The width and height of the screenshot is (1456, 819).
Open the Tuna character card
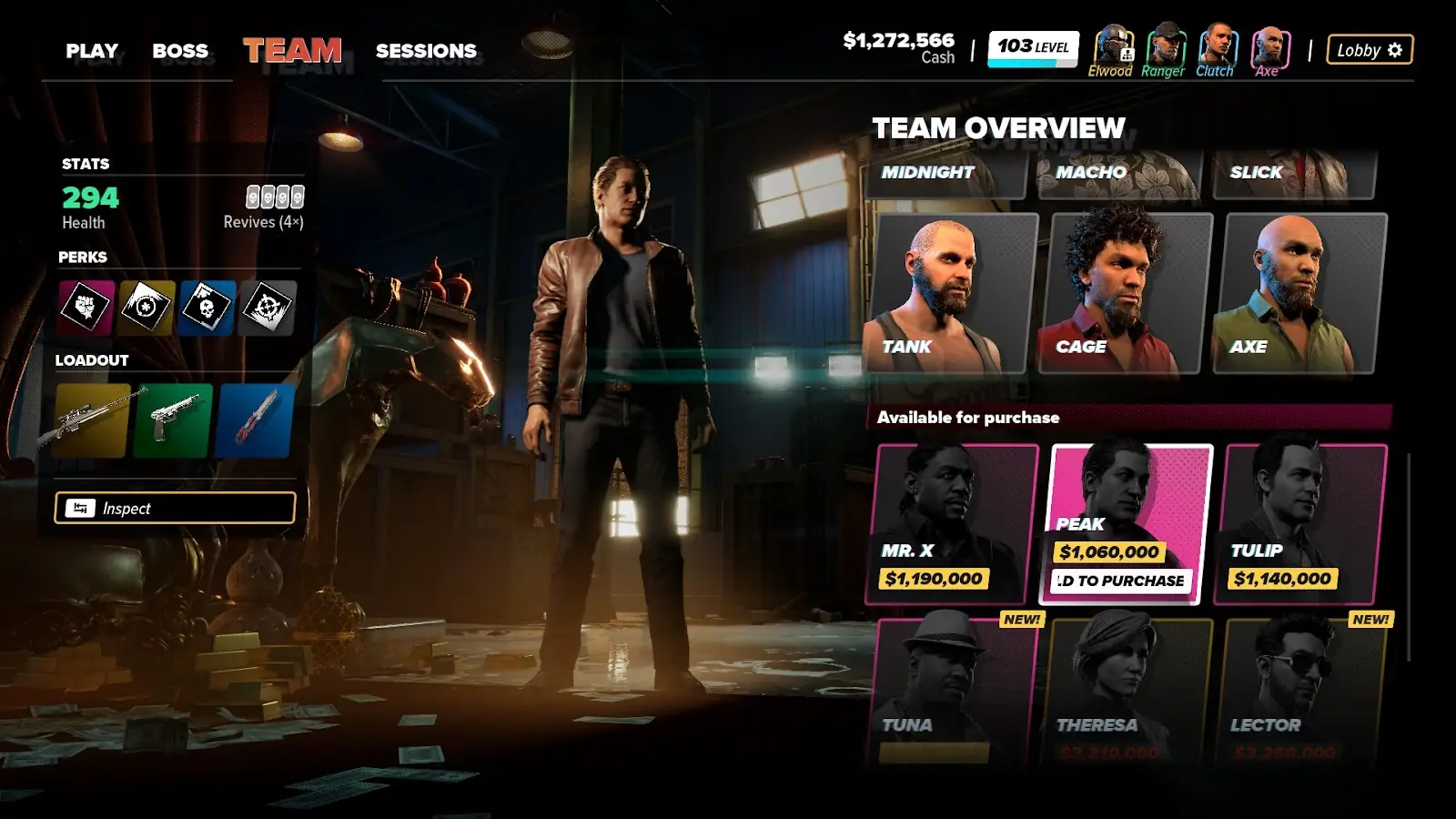(951, 690)
